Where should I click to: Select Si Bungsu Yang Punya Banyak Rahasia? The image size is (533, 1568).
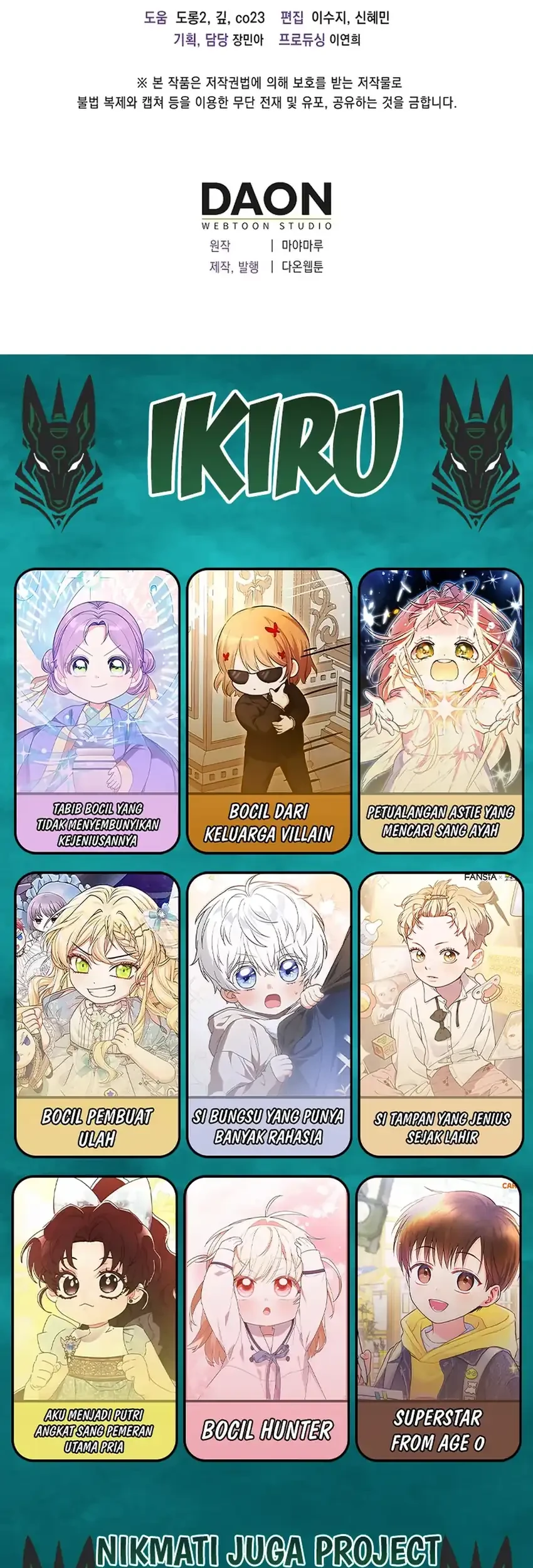coord(269,1014)
